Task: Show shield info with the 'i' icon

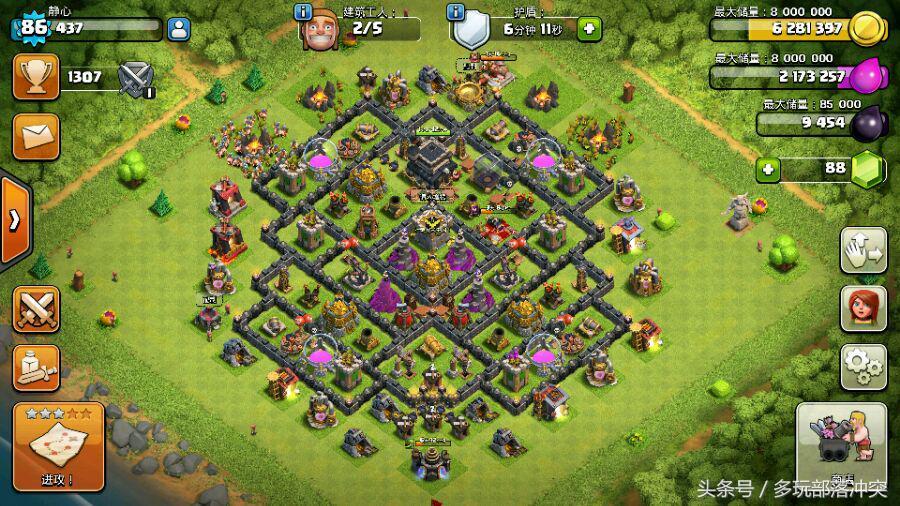Action: [456, 12]
